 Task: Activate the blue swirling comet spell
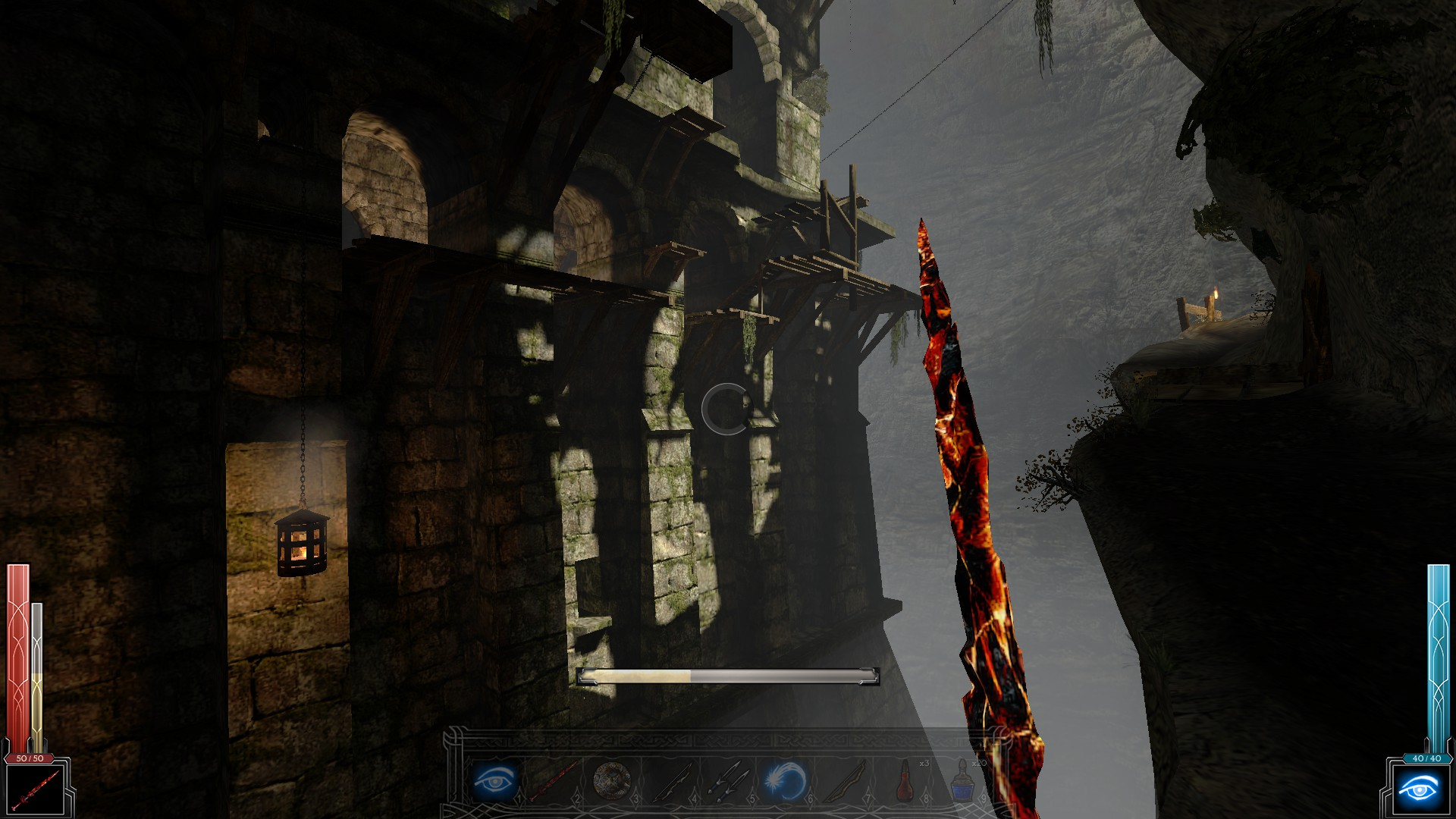pos(786,780)
